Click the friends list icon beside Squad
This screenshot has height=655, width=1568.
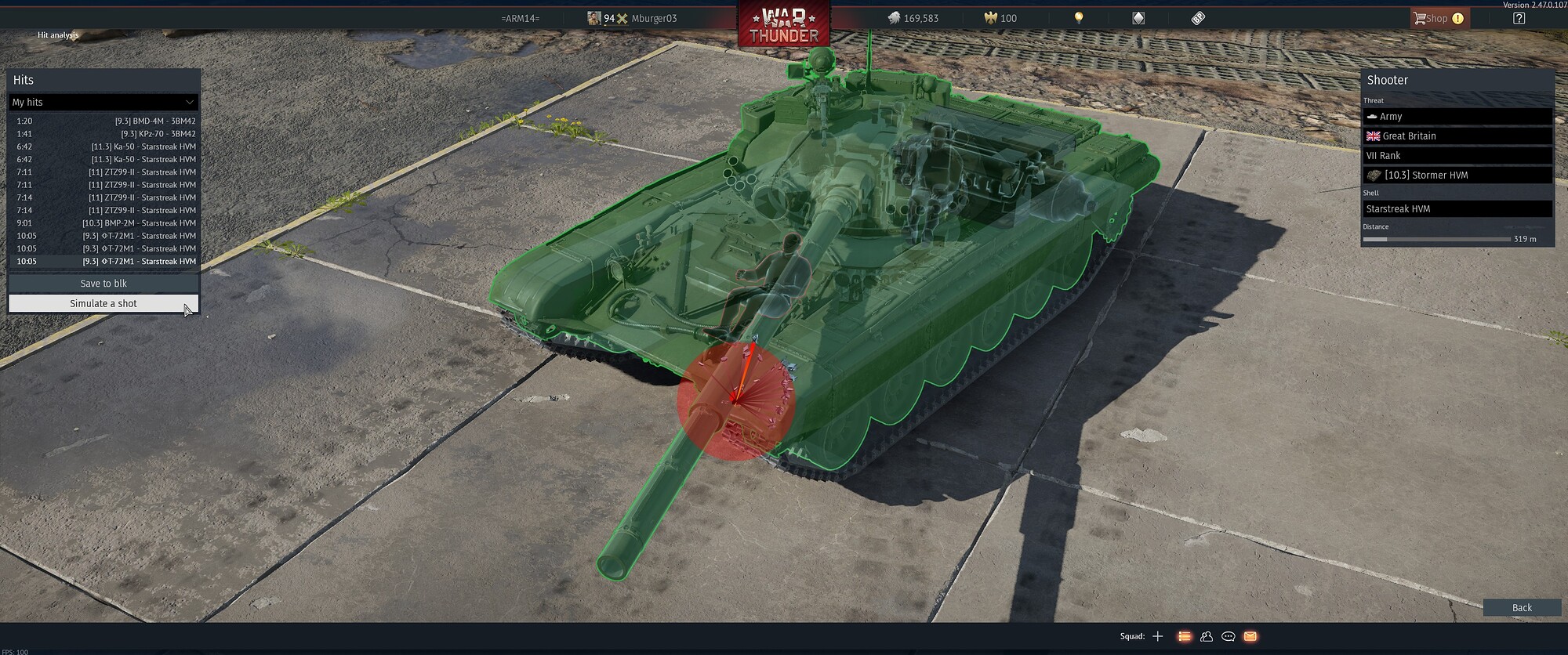point(1206,637)
